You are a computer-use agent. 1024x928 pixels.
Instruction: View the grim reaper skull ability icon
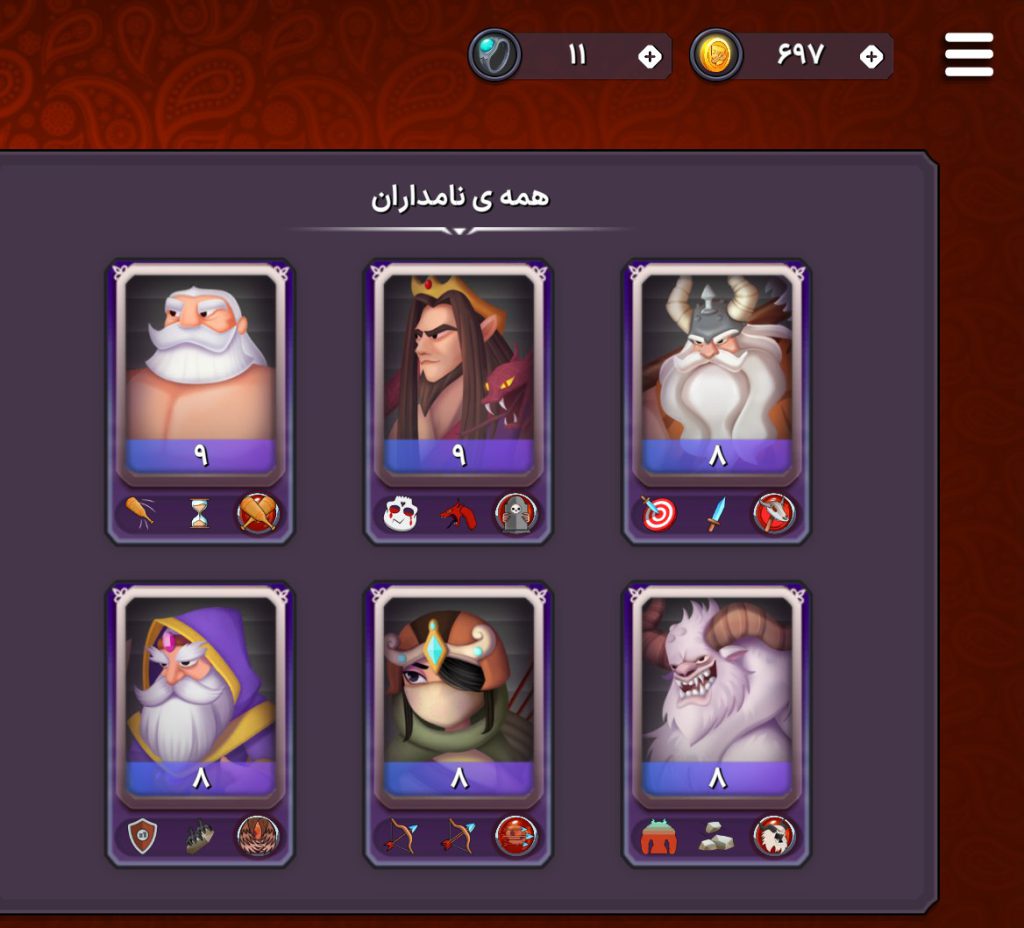click(516, 514)
